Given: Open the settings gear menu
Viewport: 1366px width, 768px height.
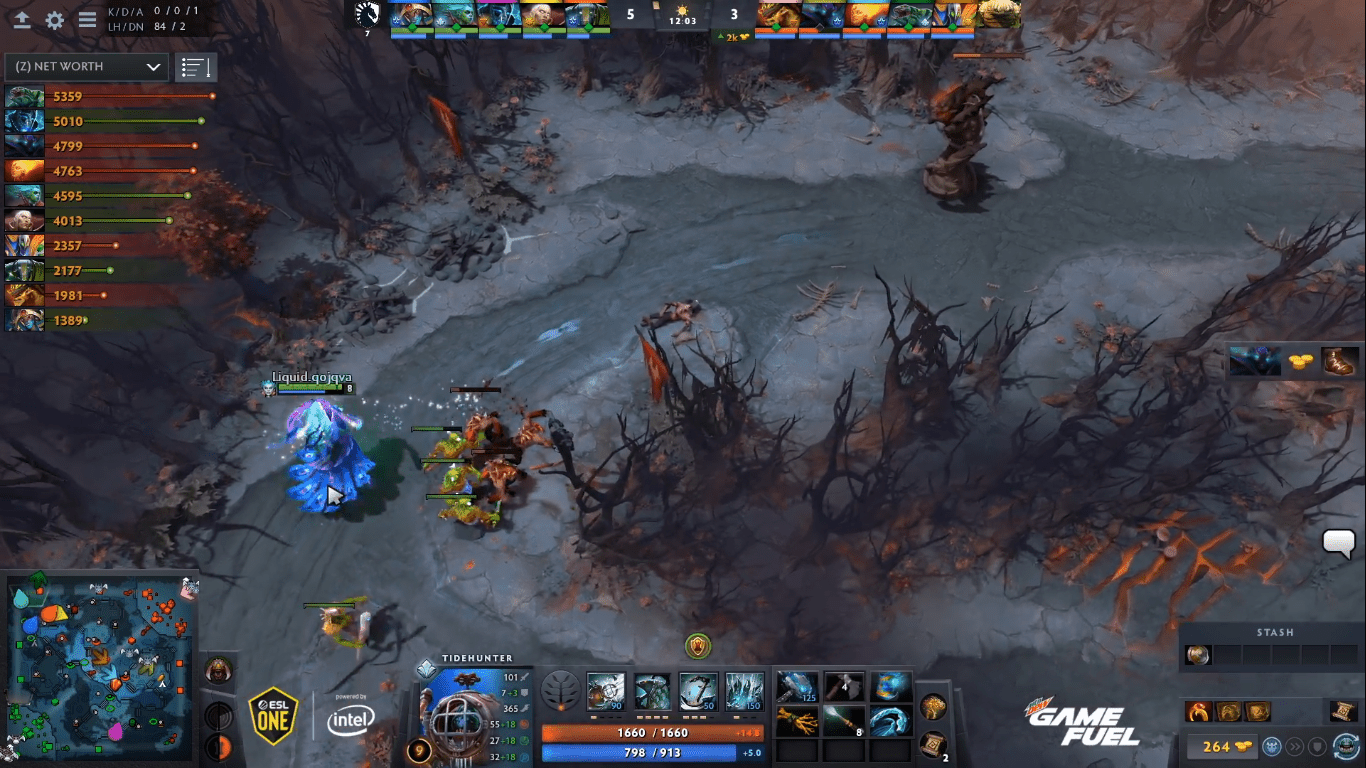Looking at the screenshot, I should (55, 20).
